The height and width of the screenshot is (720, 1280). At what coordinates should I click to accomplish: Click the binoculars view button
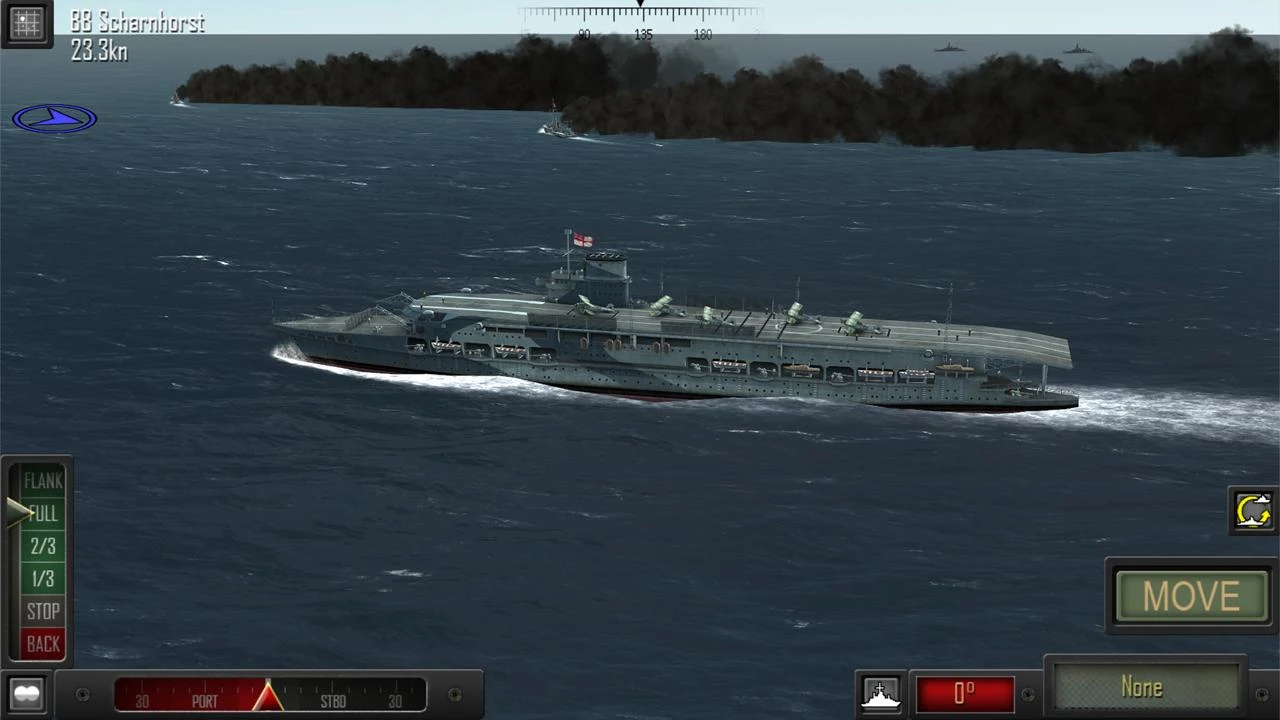26,694
